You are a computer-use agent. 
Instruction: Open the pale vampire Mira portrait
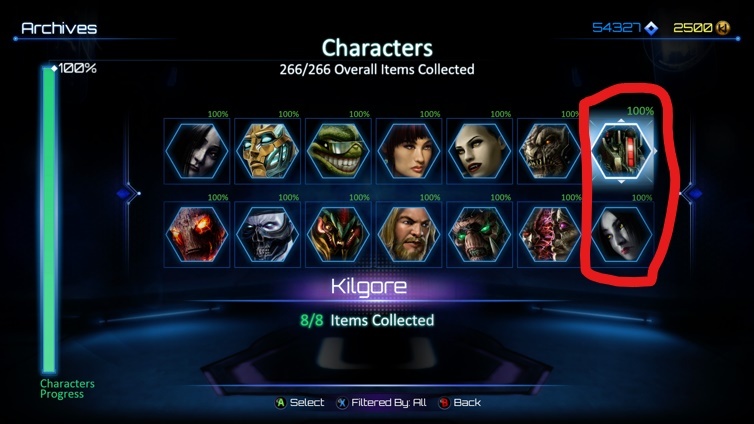[x=478, y=150]
